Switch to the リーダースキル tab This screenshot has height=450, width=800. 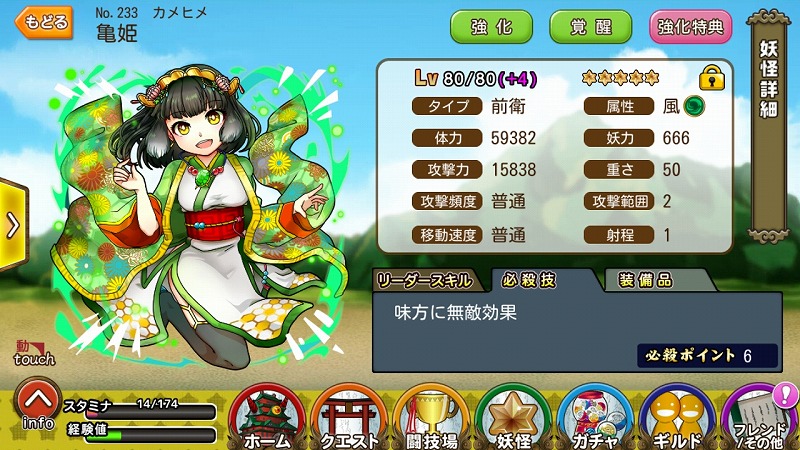click(429, 281)
